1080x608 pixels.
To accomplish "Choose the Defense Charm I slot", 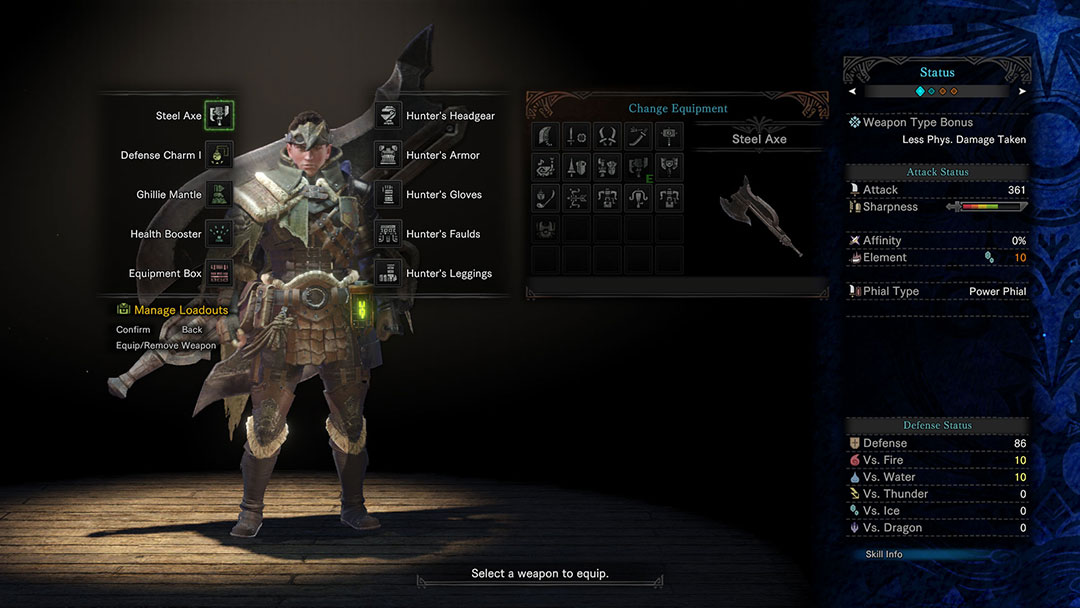I will pyautogui.click(x=219, y=155).
